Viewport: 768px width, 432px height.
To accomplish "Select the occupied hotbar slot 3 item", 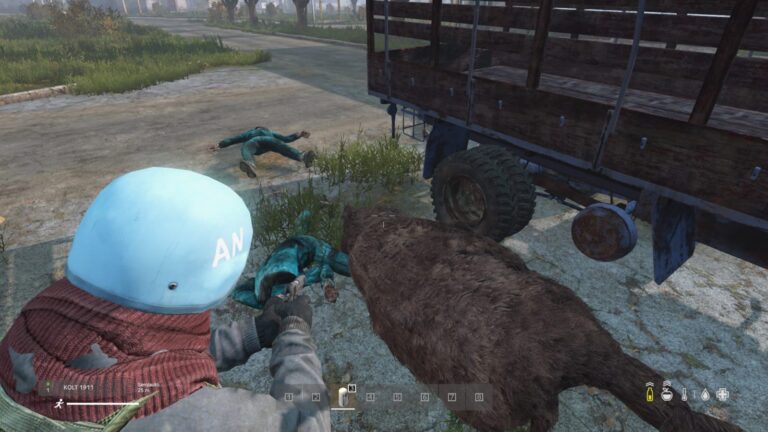I will pyautogui.click(x=342, y=397).
